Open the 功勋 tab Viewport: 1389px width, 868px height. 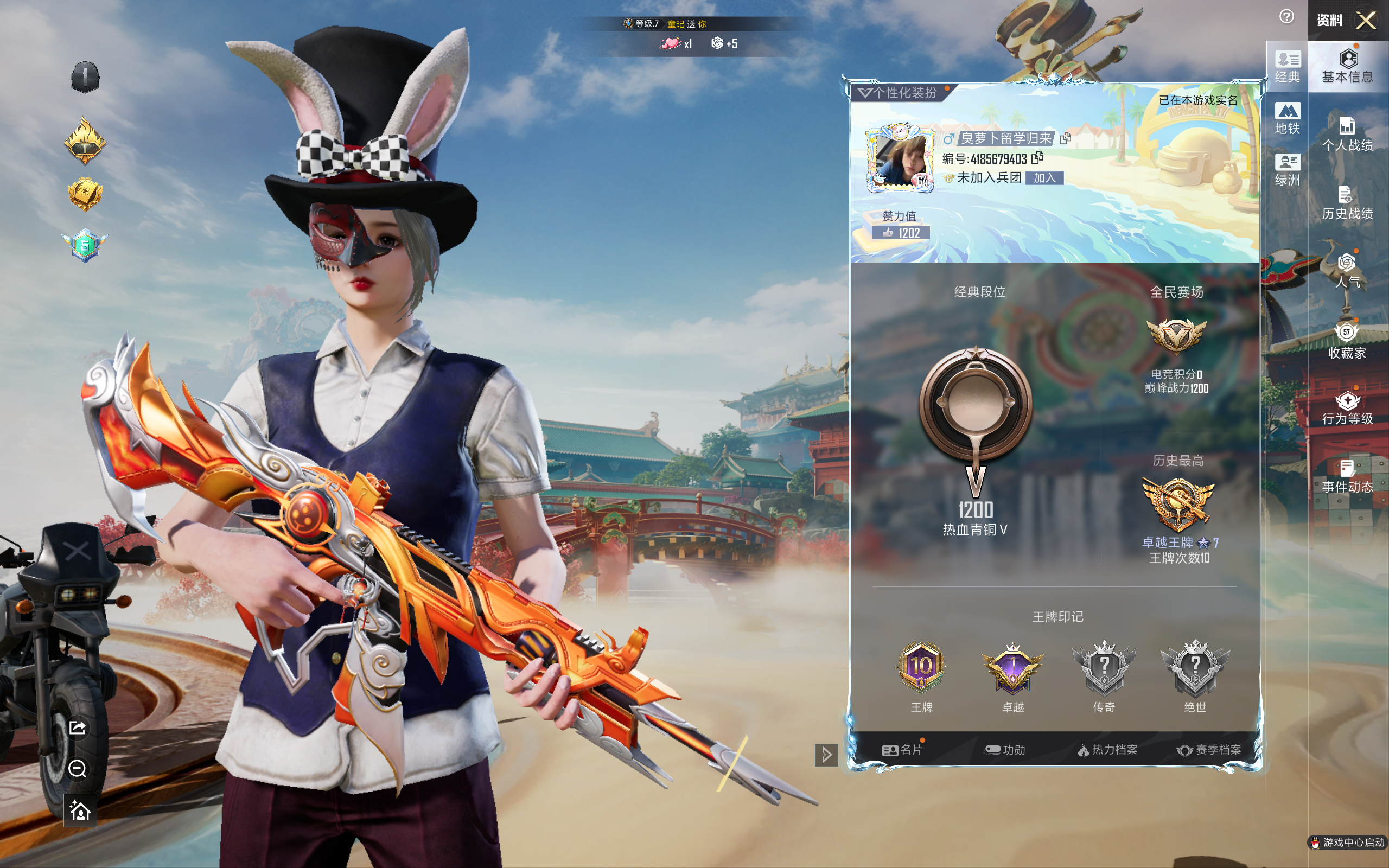click(x=1004, y=750)
